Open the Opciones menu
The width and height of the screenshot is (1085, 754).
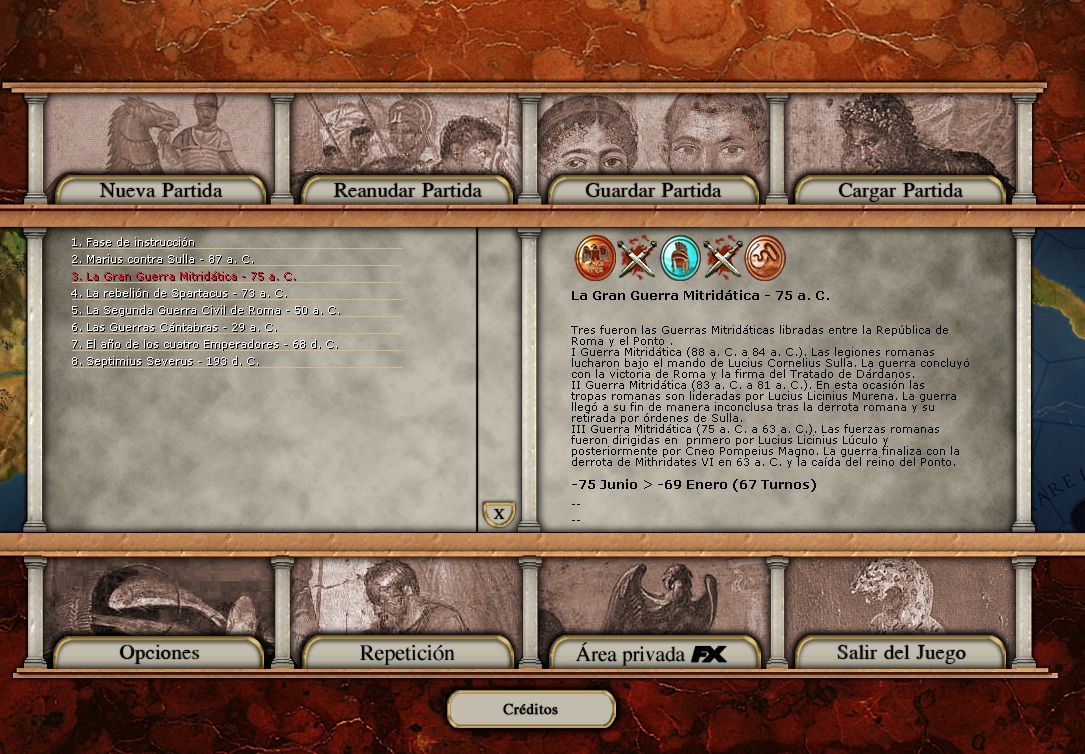click(159, 653)
